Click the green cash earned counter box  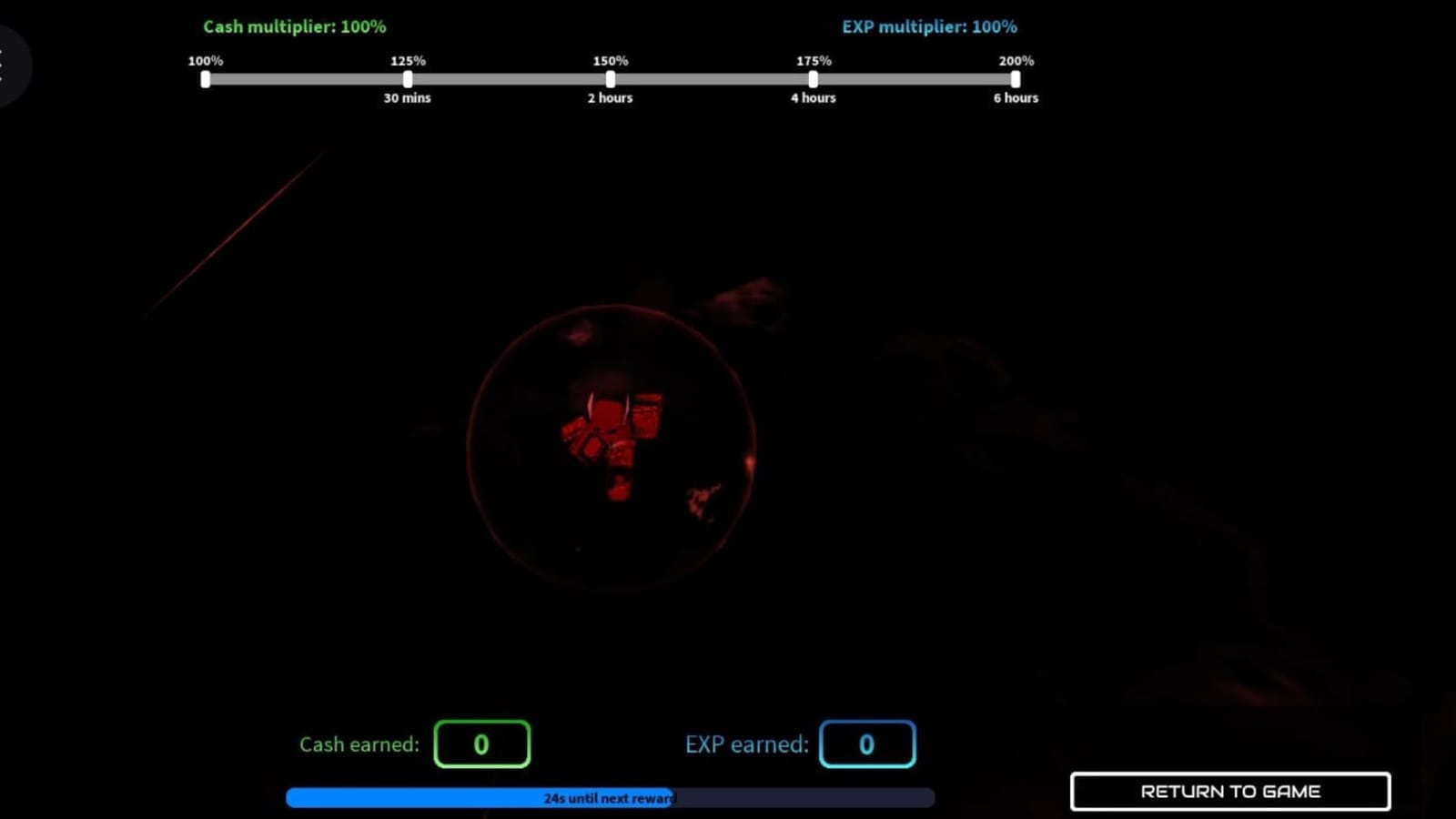tap(482, 743)
